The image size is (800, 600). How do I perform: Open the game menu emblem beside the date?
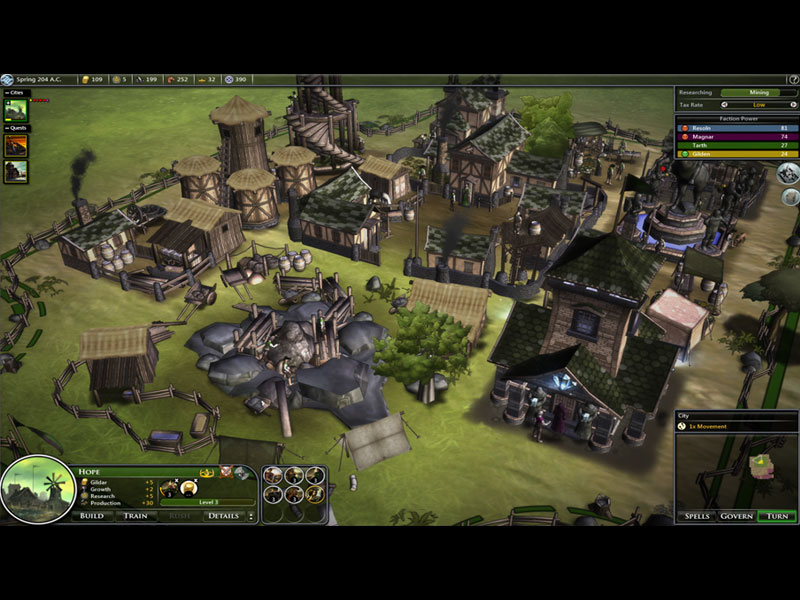7,79
